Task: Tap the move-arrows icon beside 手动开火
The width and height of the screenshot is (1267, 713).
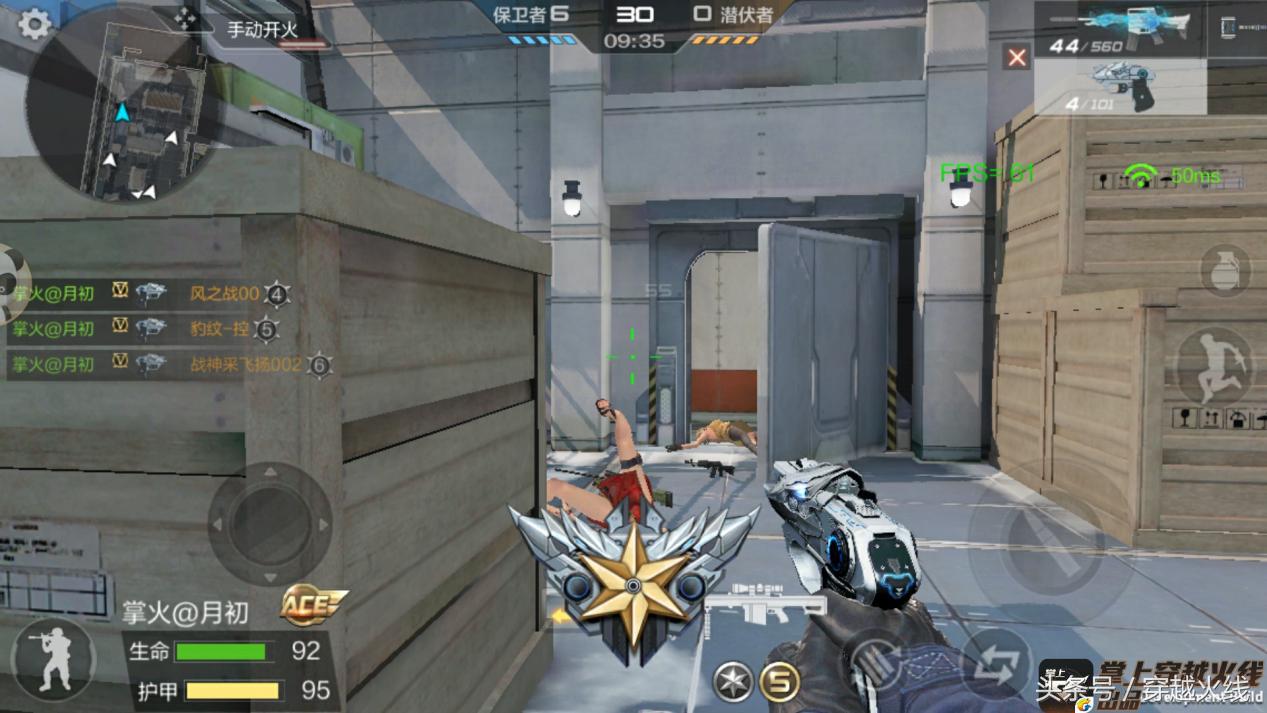Action: (186, 19)
